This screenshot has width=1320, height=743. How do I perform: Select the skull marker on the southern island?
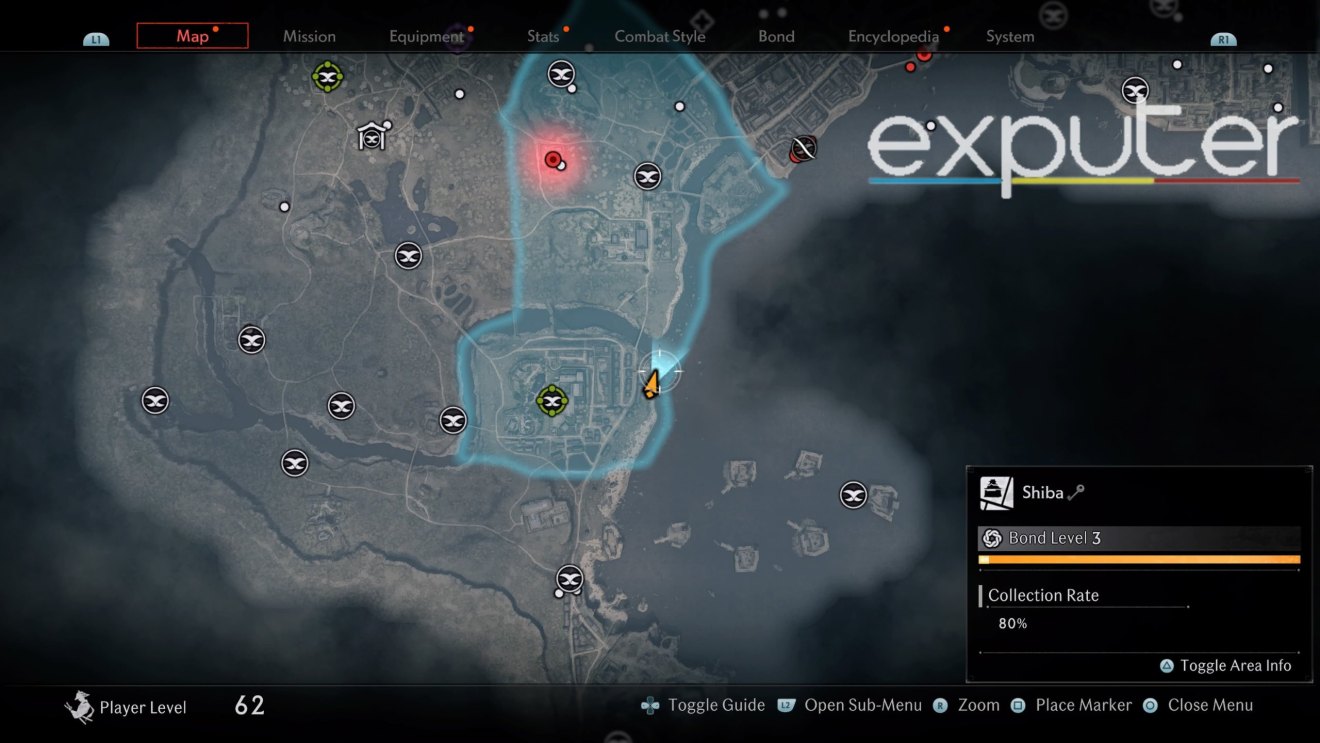point(853,494)
